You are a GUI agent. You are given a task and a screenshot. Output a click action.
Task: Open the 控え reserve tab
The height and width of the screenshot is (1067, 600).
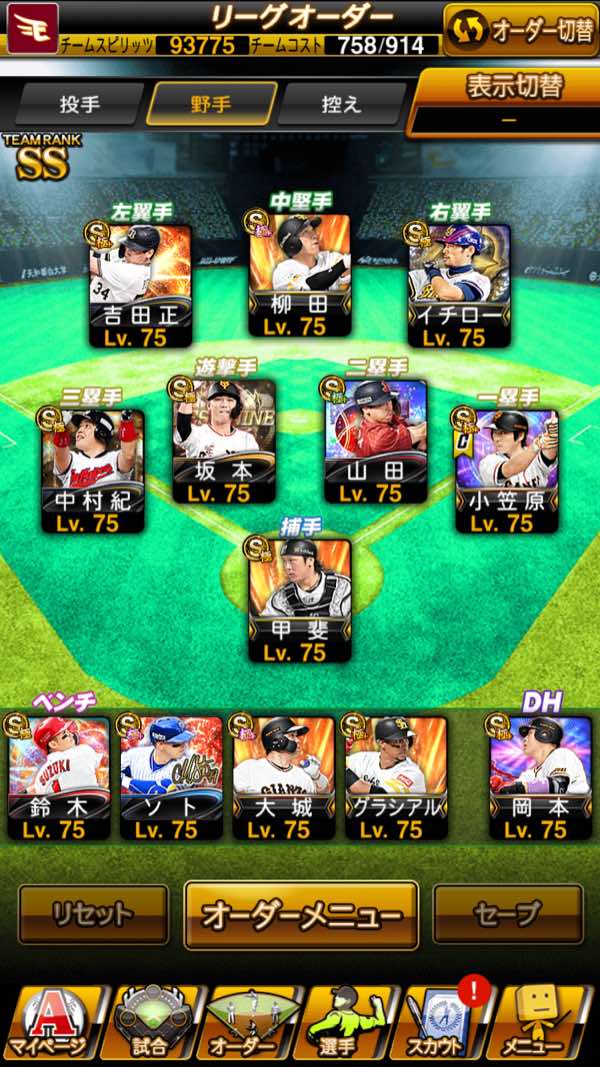click(342, 105)
